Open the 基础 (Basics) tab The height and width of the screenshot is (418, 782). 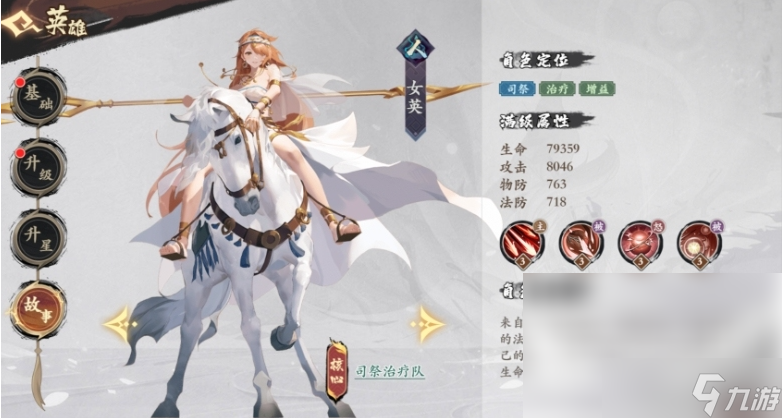tap(38, 99)
